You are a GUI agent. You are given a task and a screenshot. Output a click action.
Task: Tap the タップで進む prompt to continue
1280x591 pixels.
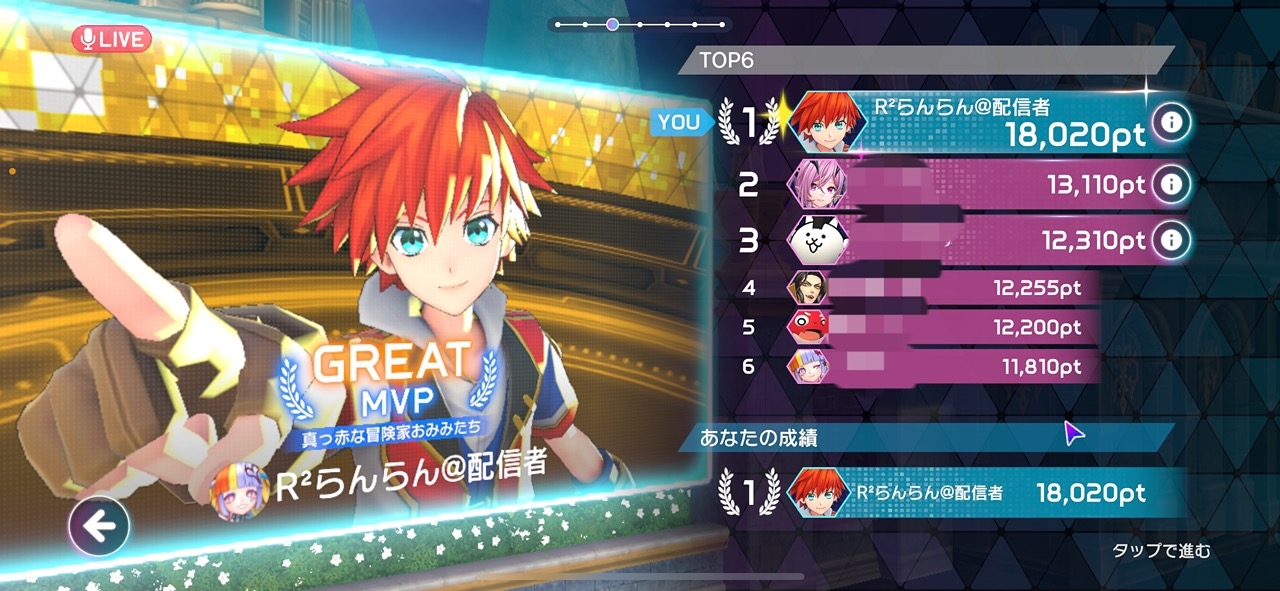click(1161, 551)
